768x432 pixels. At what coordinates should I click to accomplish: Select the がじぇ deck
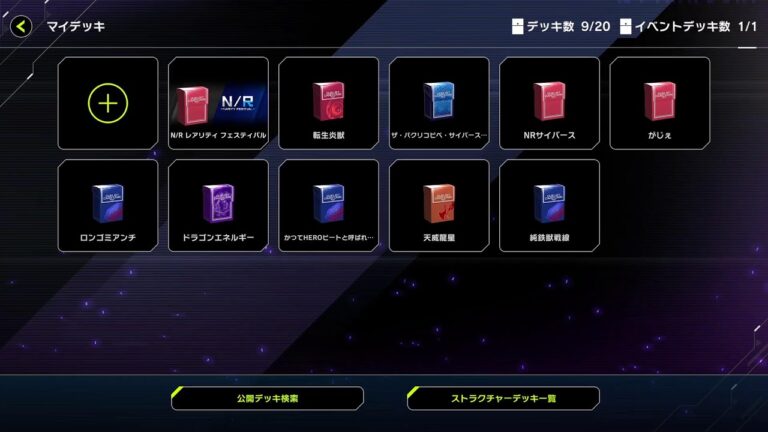point(659,103)
